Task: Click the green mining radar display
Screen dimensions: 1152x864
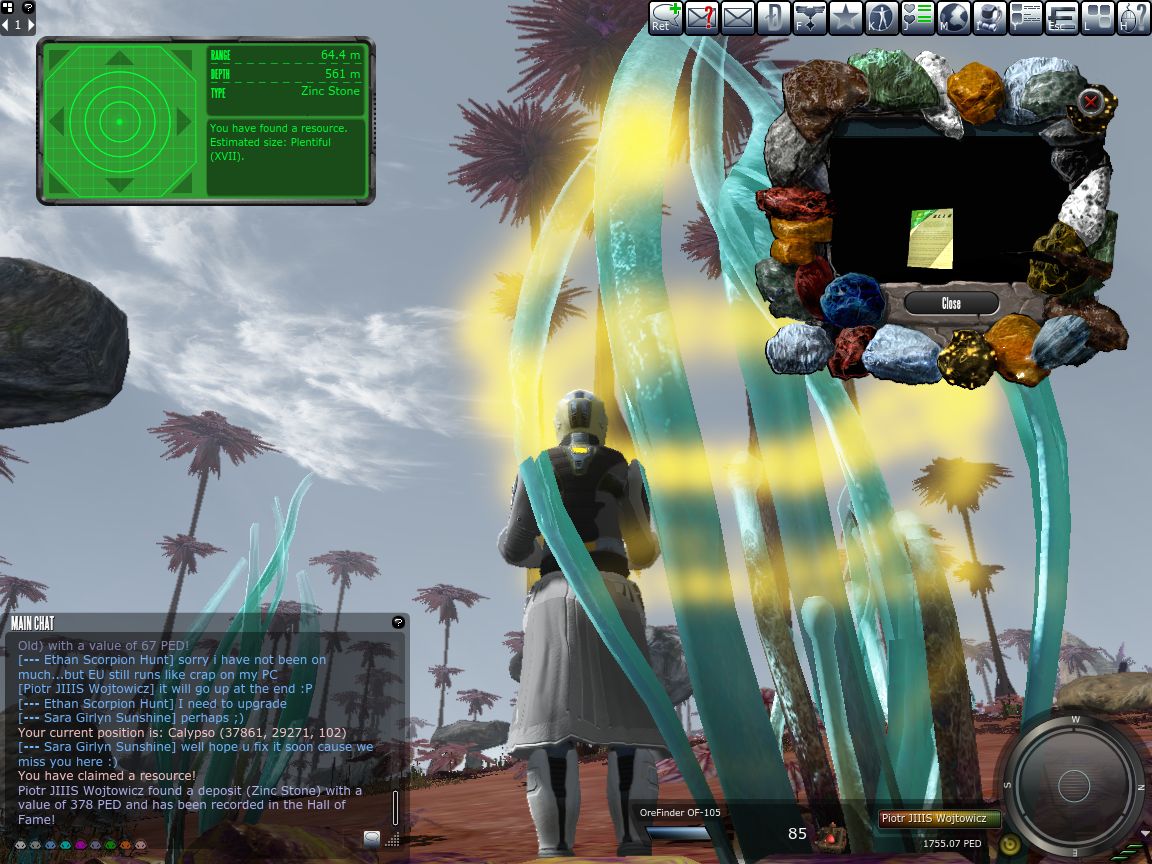Action: [119, 121]
